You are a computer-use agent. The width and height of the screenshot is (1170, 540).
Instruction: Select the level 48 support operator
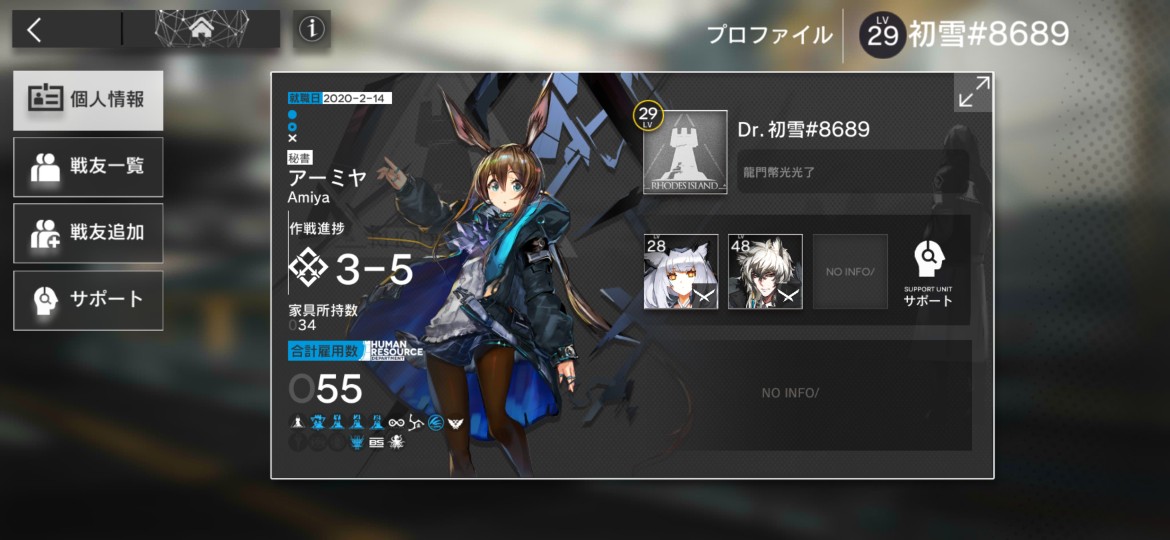(x=765, y=271)
